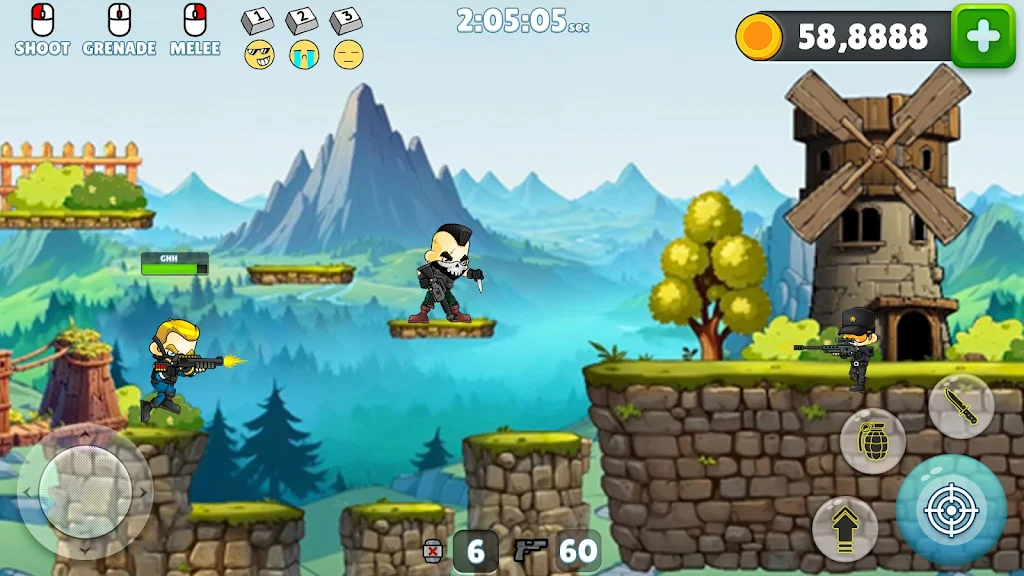Send the crying face emoji

click(x=304, y=55)
